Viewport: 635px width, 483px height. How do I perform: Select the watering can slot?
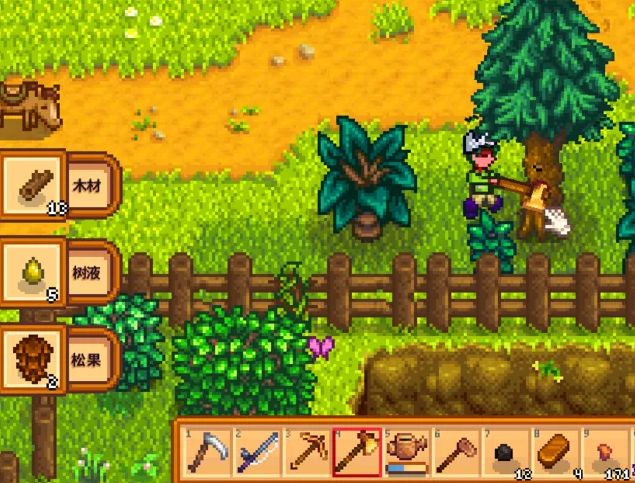click(405, 453)
